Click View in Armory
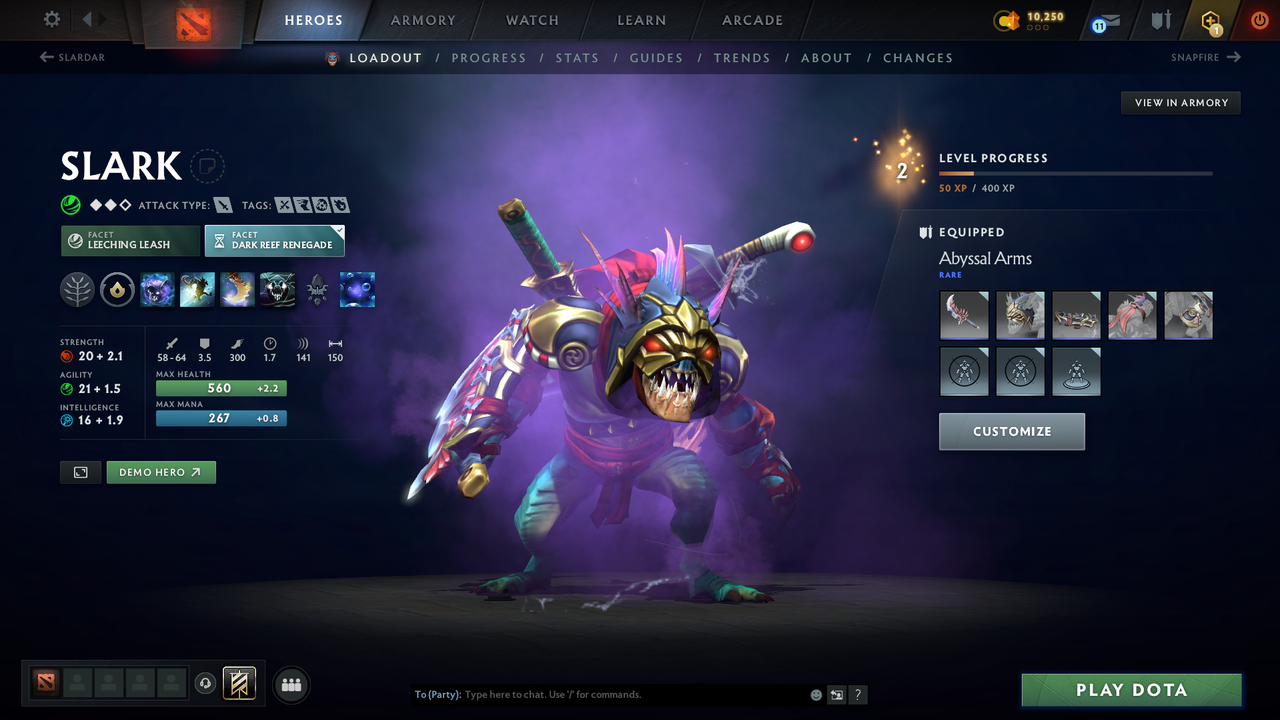 click(1180, 102)
